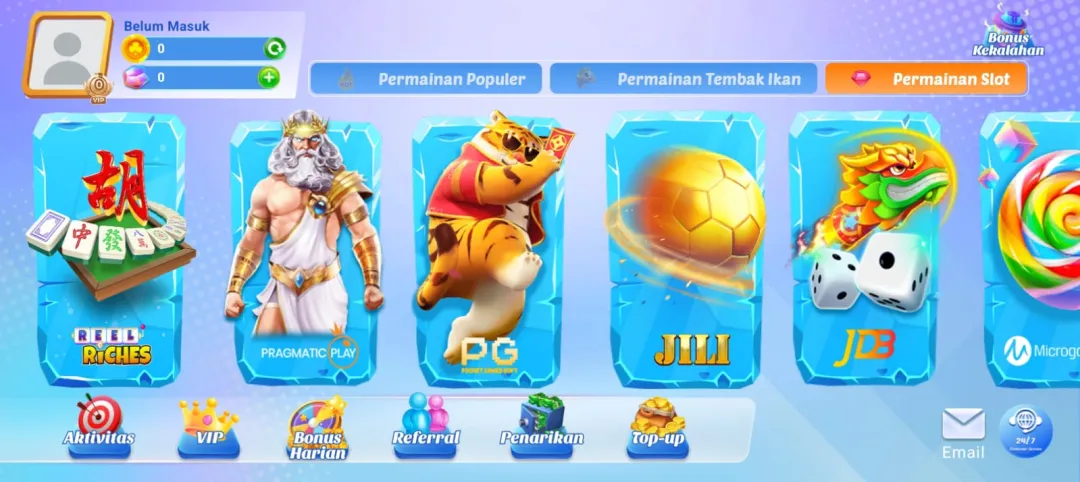Image resolution: width=1080 pixels, height=482 pixels.
Task: Open the Email inbox
Action: (x=963, y=433)
